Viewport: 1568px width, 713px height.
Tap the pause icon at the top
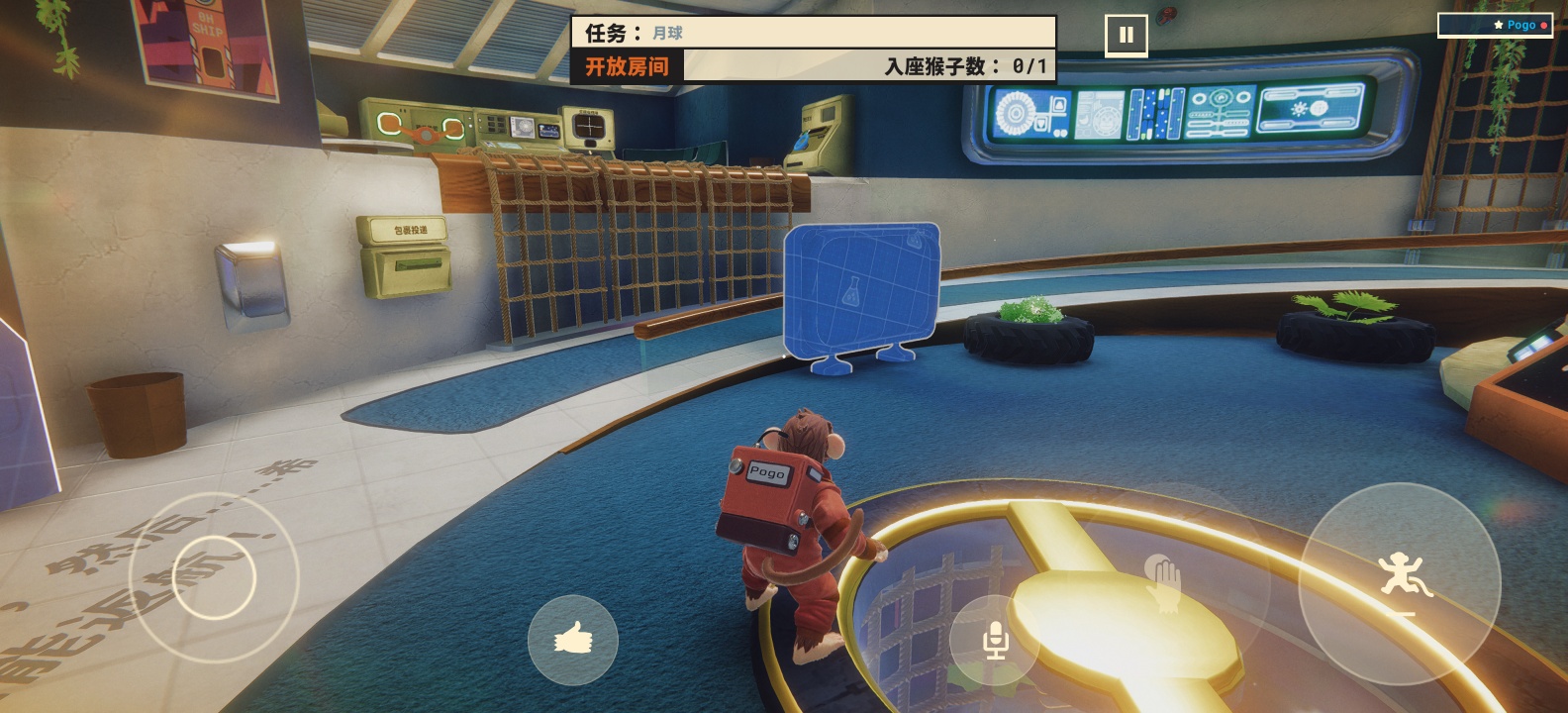coord(1125,33)
